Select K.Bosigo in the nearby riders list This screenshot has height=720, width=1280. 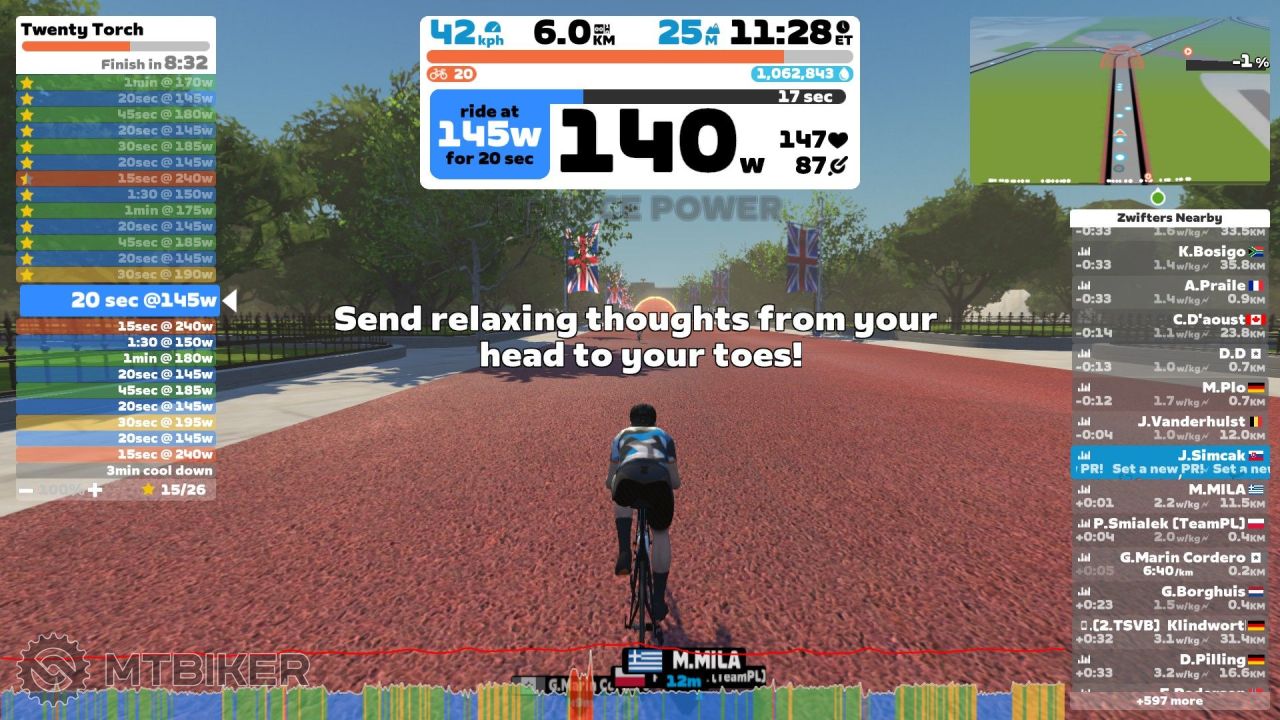(1169, 258)
